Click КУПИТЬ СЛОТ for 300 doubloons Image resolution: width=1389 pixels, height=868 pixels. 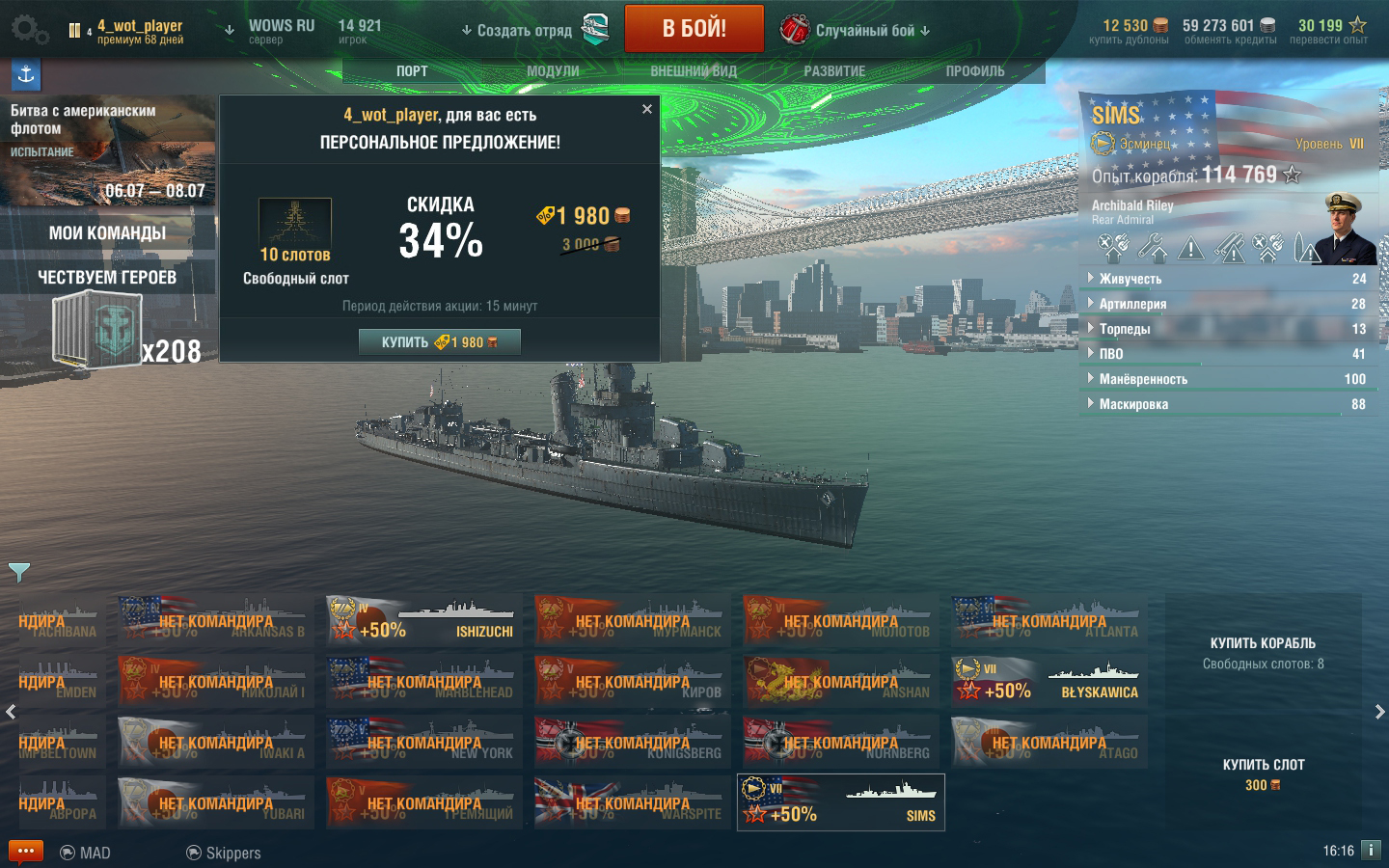pyautogui.click(x=1263, y=774)
